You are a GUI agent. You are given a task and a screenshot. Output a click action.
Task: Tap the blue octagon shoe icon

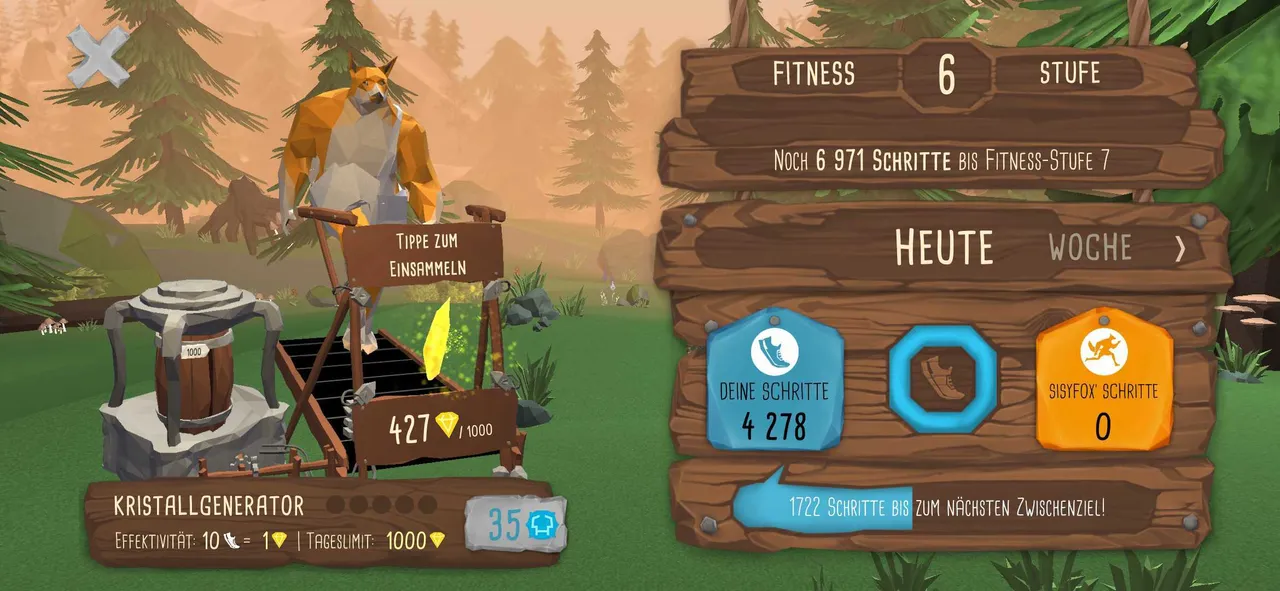click(942, 379)
